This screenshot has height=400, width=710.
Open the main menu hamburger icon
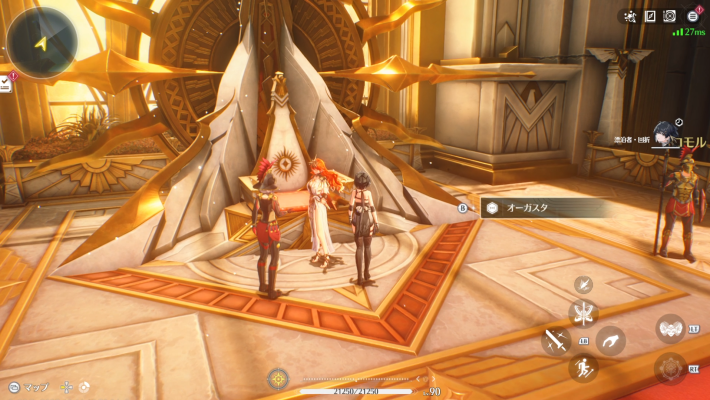tap(693, 16)
